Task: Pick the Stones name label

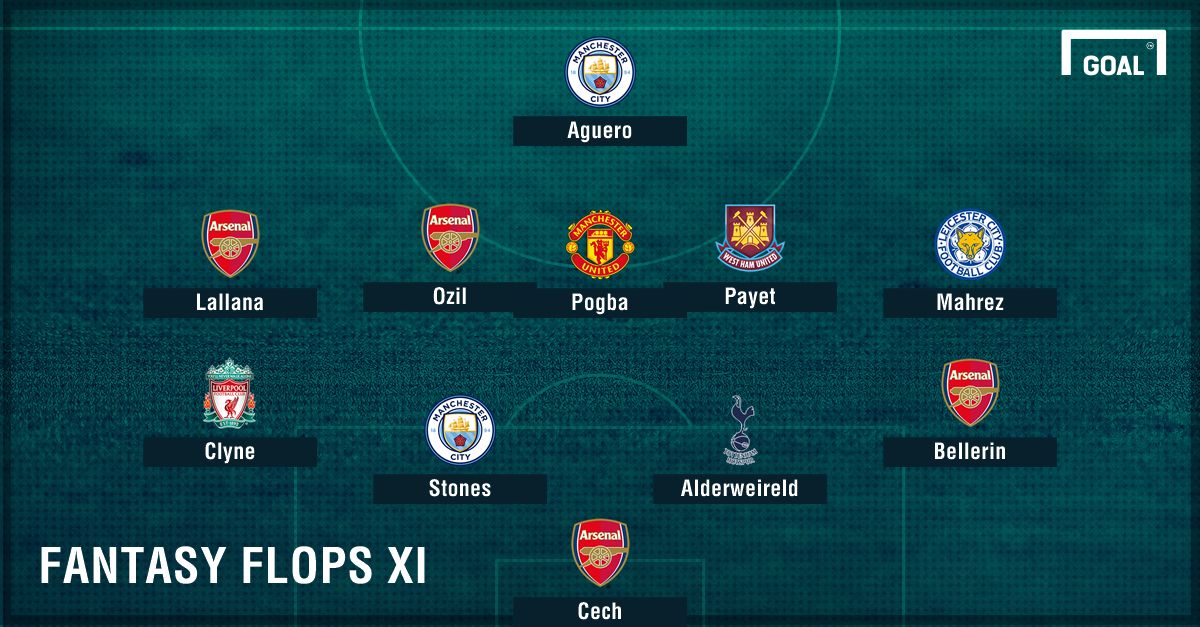Action: 460,489
